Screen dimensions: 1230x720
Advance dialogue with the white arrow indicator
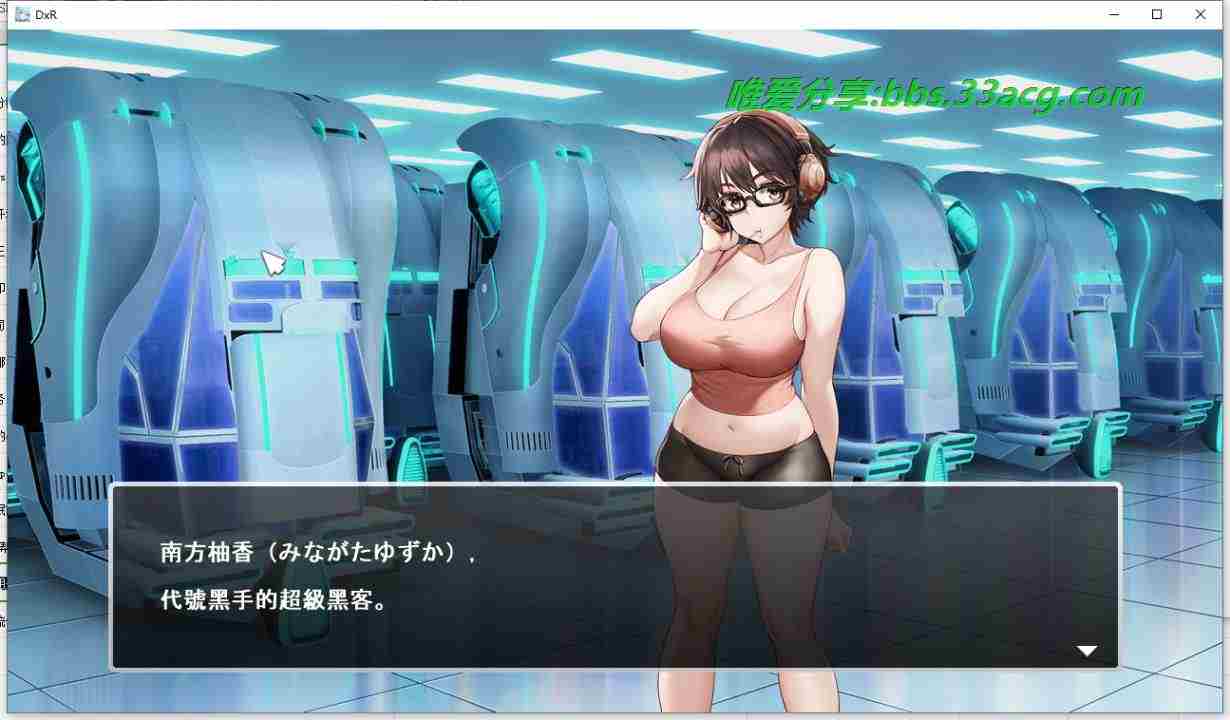(1087, 651)
